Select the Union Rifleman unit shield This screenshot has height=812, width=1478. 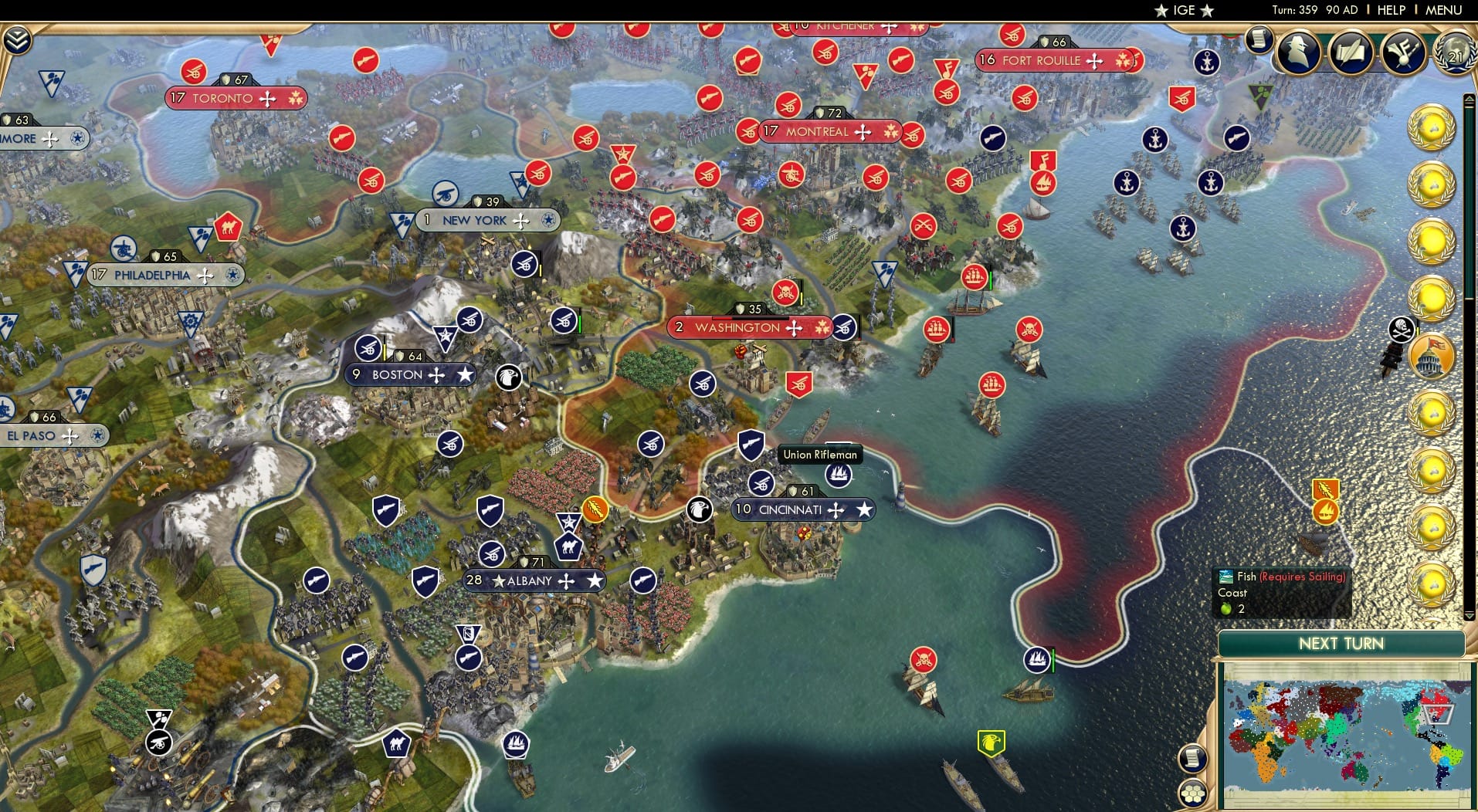tap(751, 445)
